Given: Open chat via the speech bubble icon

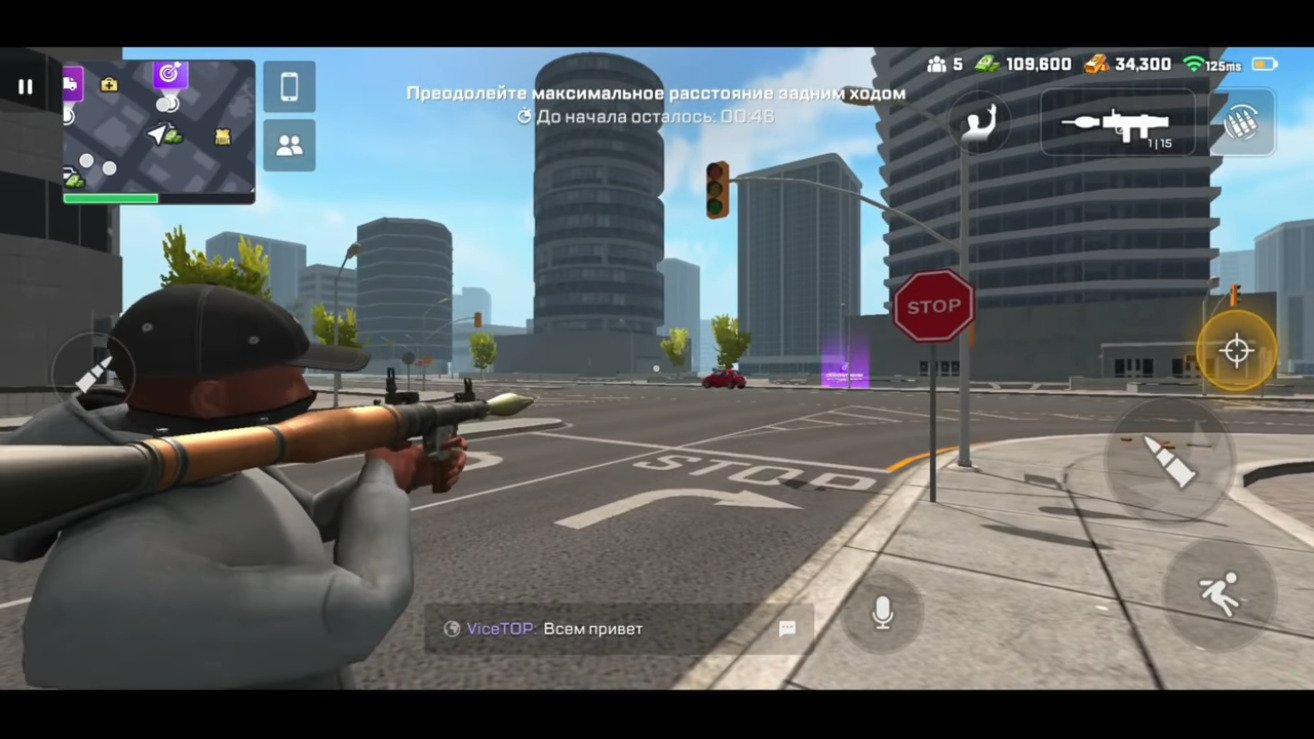Looking at the screenshot, I should point(787,628).
